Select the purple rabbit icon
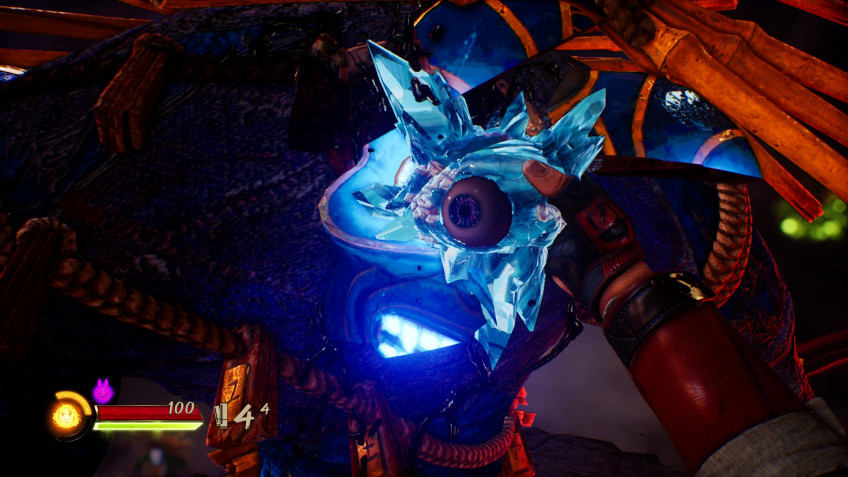Screen dimensions: 848x477 (x=102, y=391)
